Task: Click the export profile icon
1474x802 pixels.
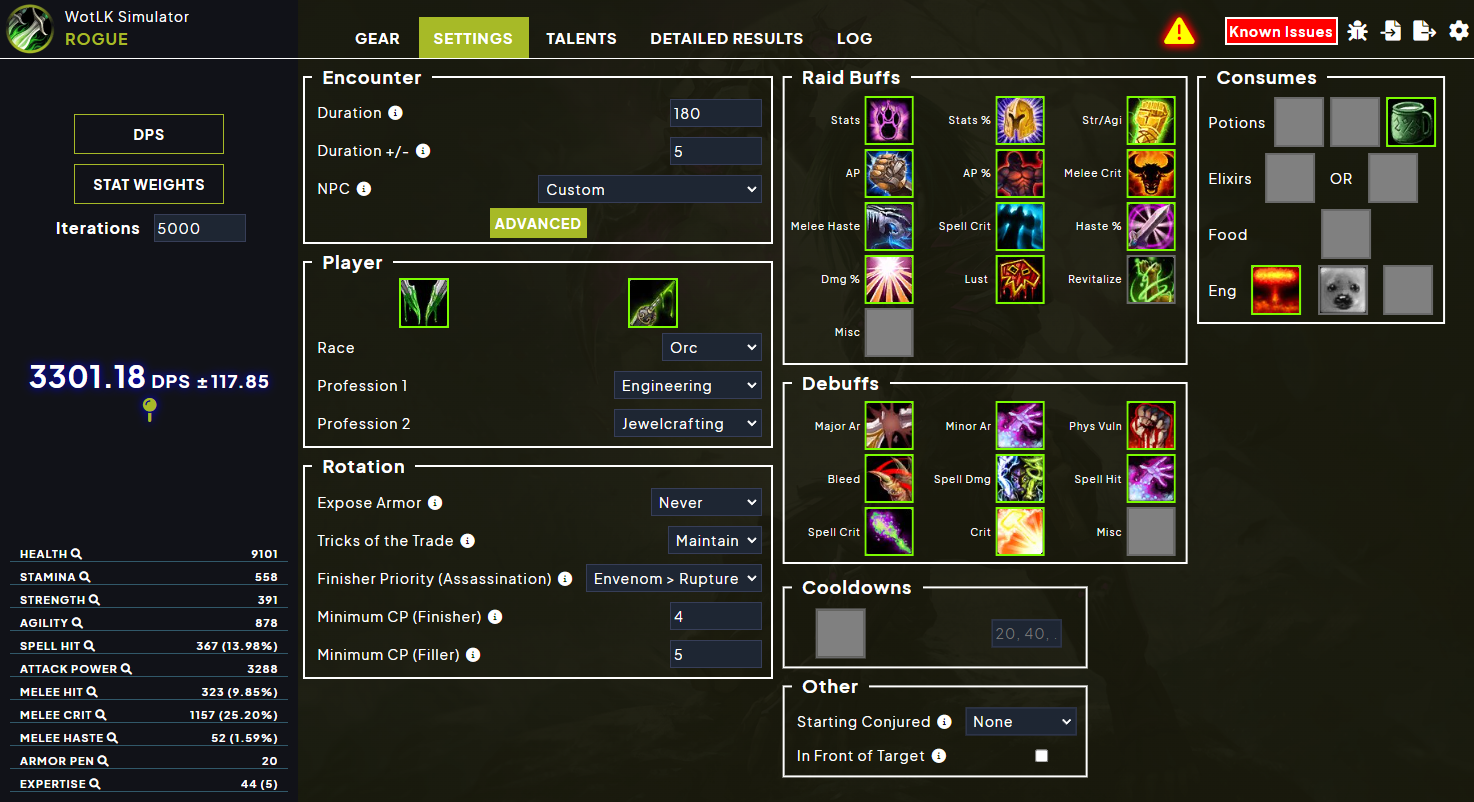Action: pyautogui.click(x=1425, y=31)
